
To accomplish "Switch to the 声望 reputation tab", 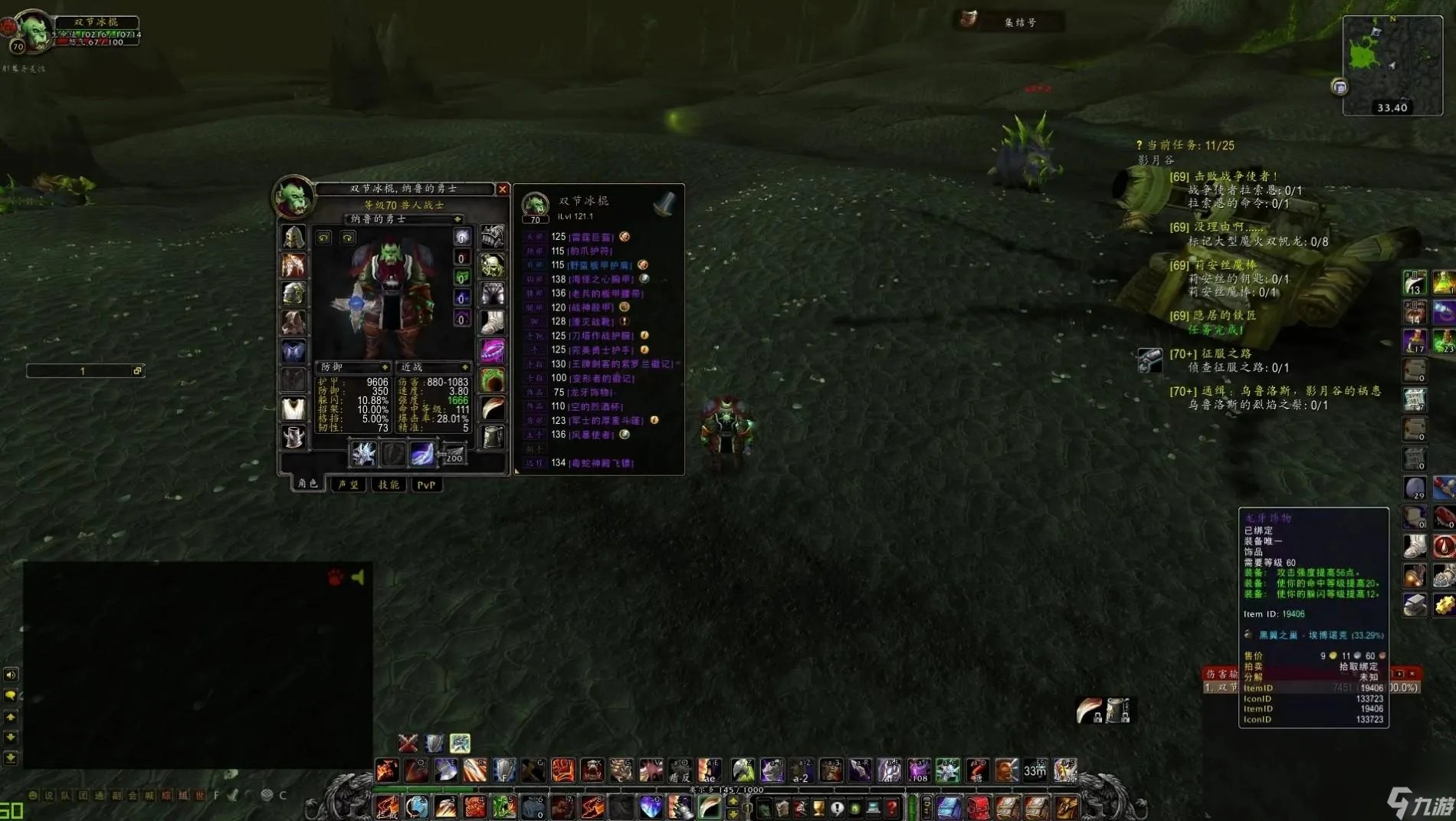I will [x=349, y=484].
